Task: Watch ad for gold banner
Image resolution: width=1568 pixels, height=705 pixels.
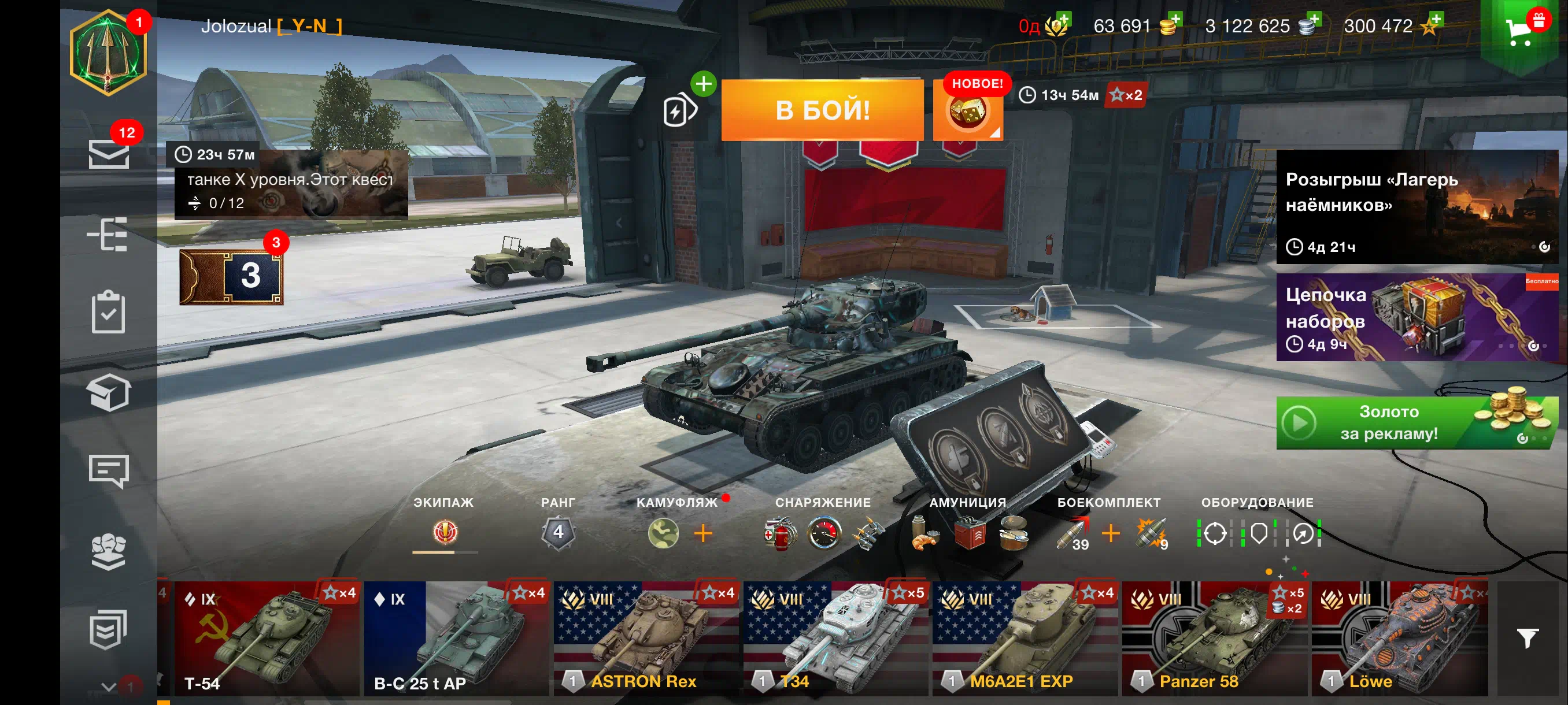Action: click(1416, 423)
